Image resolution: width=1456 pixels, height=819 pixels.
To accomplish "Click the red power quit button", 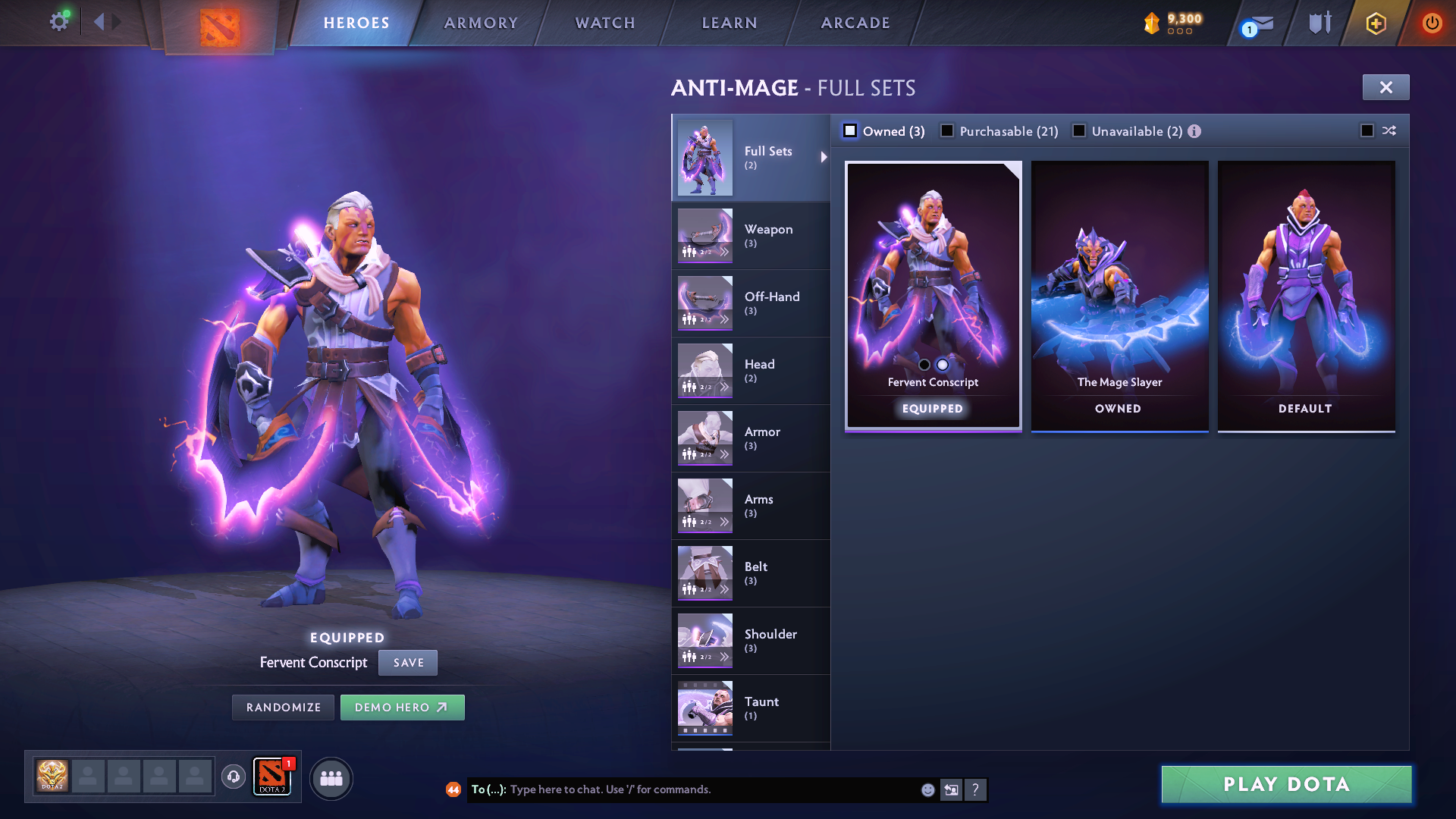I will (x=1432, y=23).
